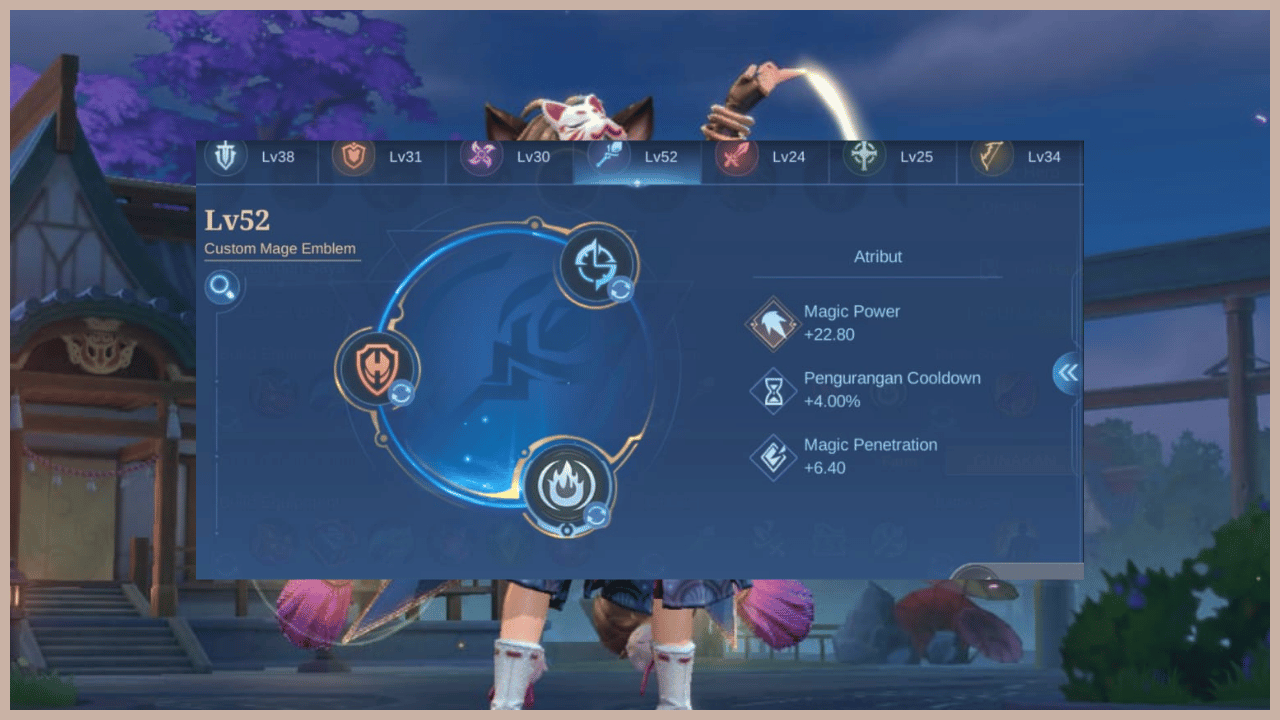Swap the flame talent via its refresh icon
Viewport: 1280px width, 720px height.
pyautogui.click(x=598, y=516)
